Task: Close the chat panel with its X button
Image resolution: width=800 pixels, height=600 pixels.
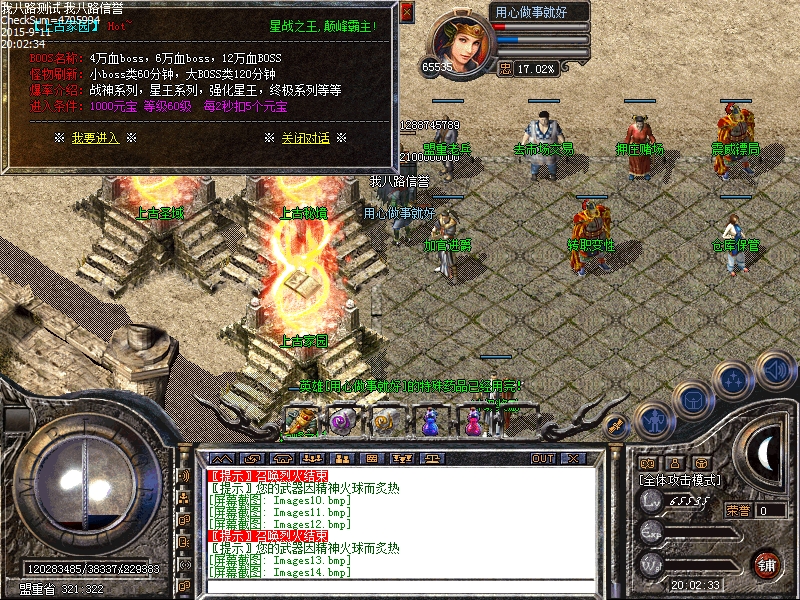Action: click(573, 458)
